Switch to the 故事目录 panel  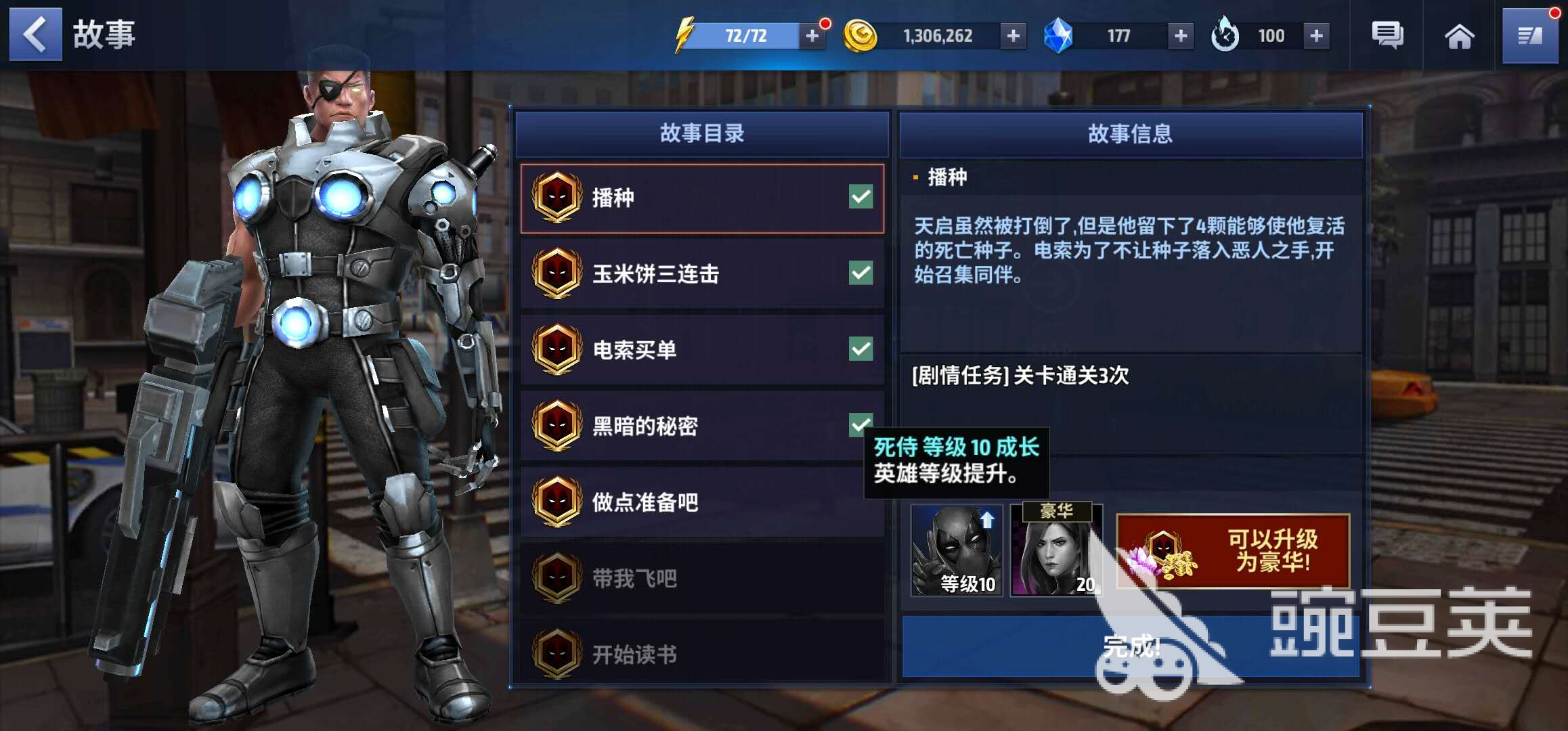(702, 134)
